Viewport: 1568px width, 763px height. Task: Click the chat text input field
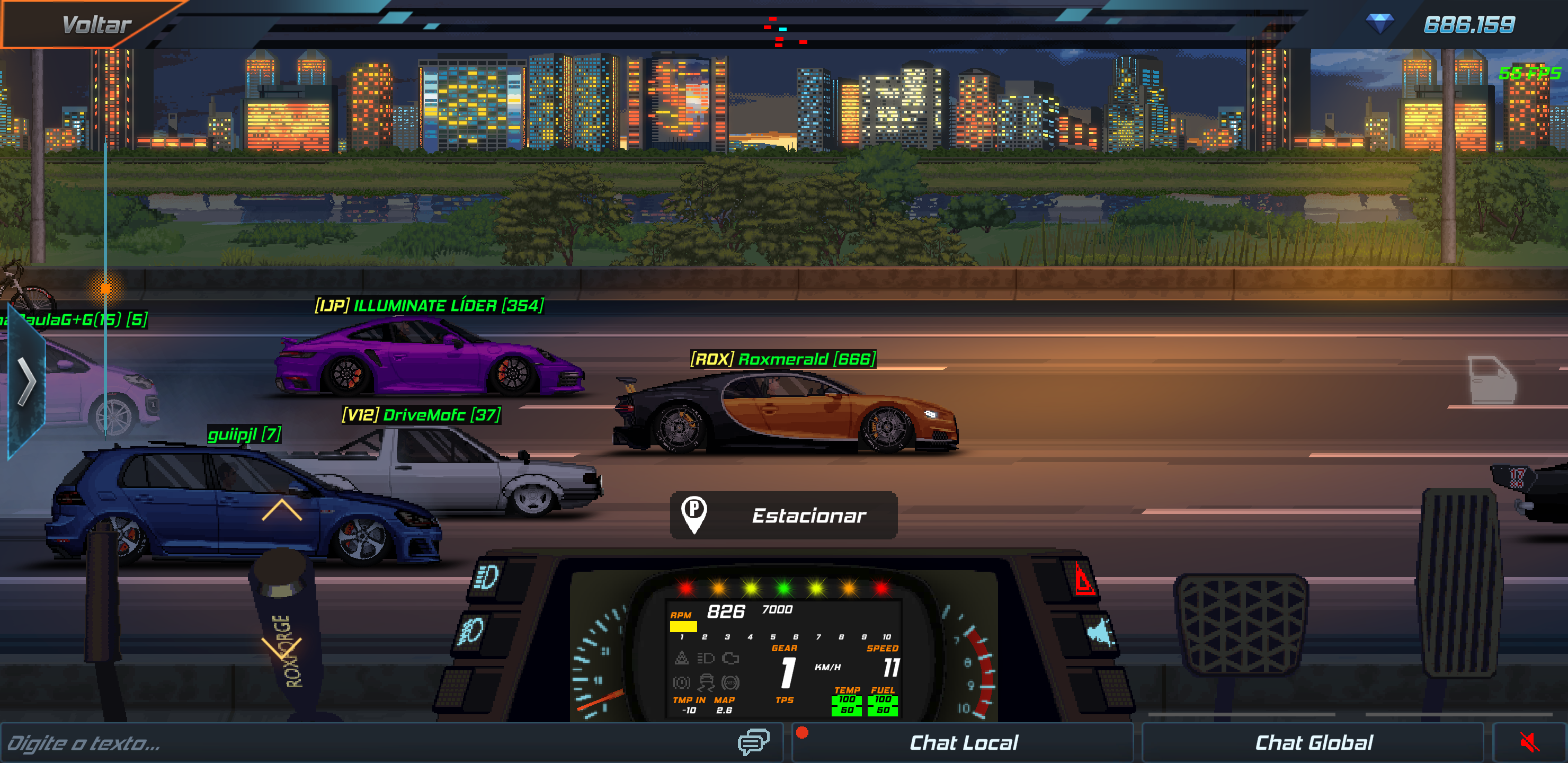(365, 743)
